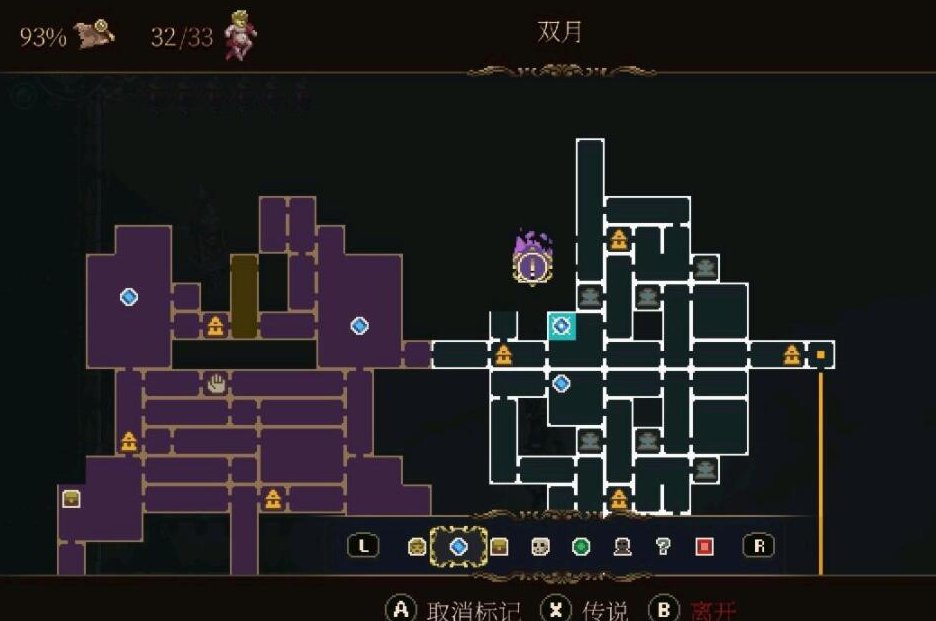
Task: Select the small gold square room at the map's east end
Action: (821, 355)
